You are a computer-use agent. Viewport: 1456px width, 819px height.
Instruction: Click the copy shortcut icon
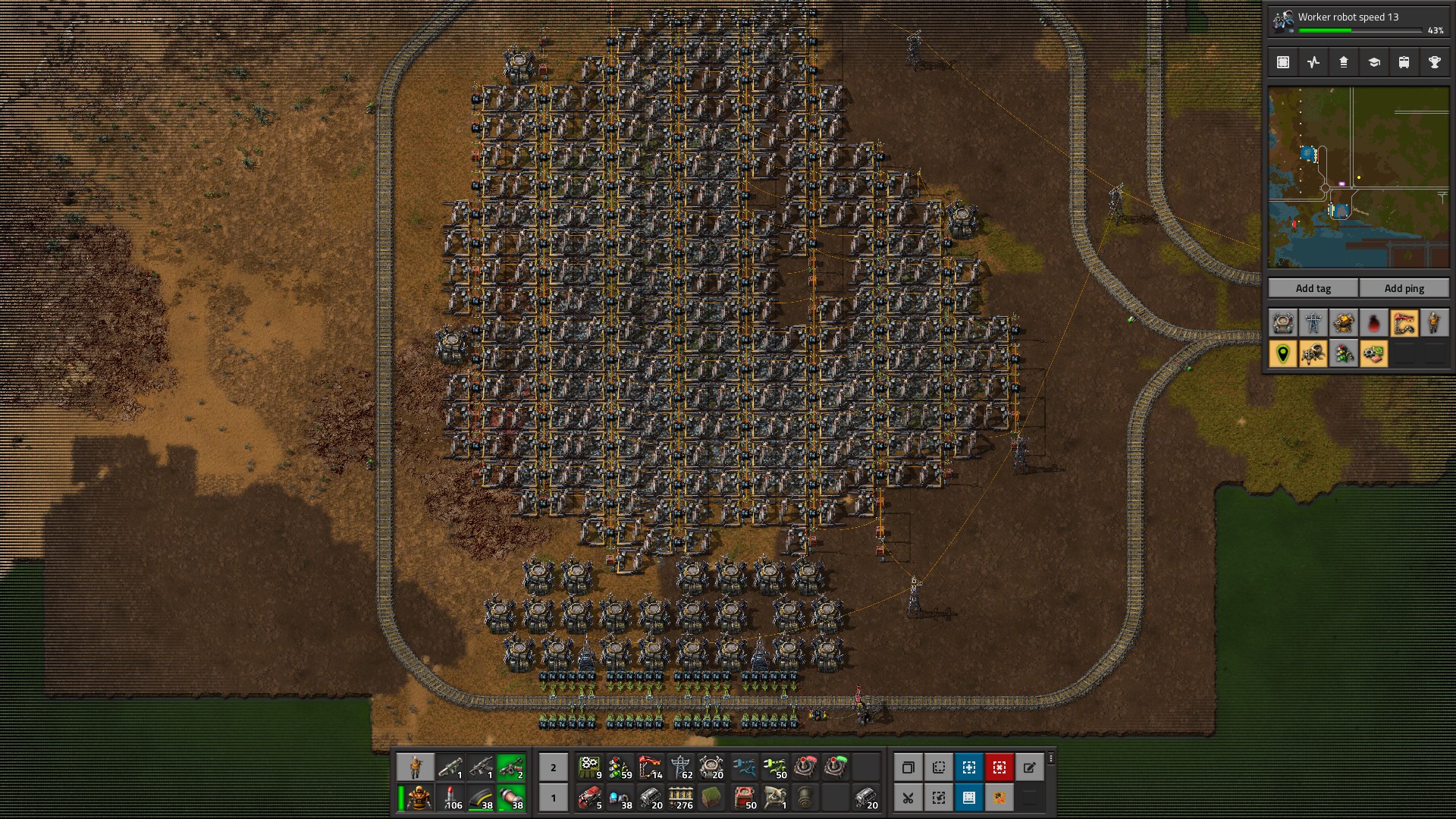[908, 767]
